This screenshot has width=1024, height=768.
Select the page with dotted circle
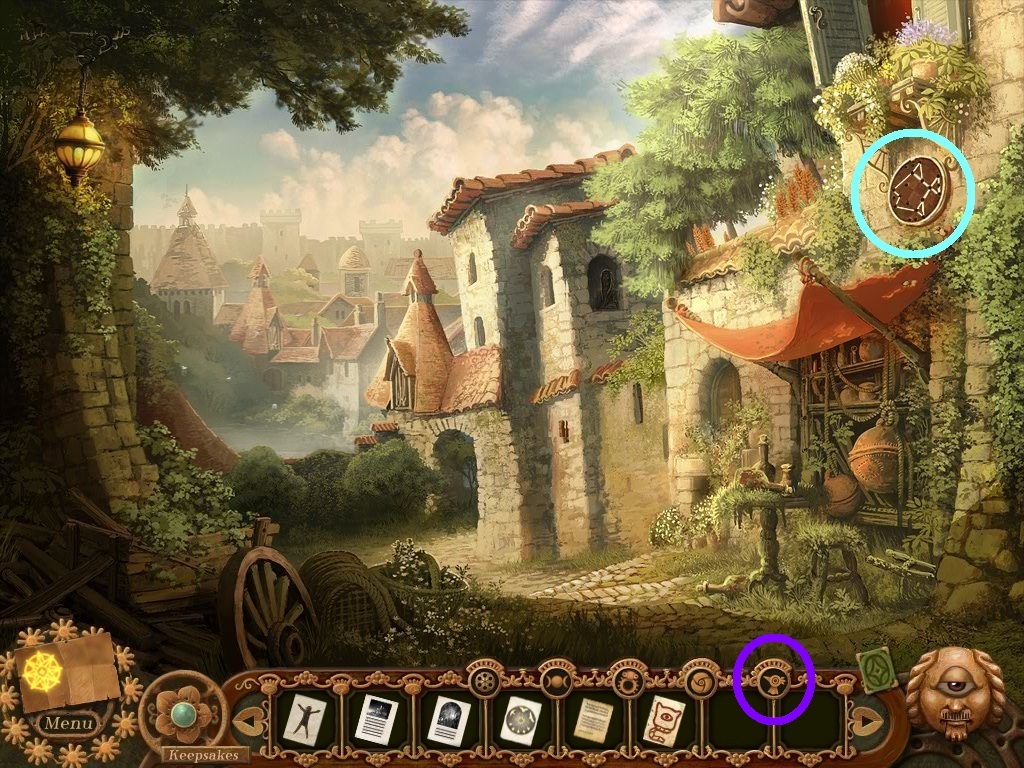pyautogui.click(x=520, y=719)
